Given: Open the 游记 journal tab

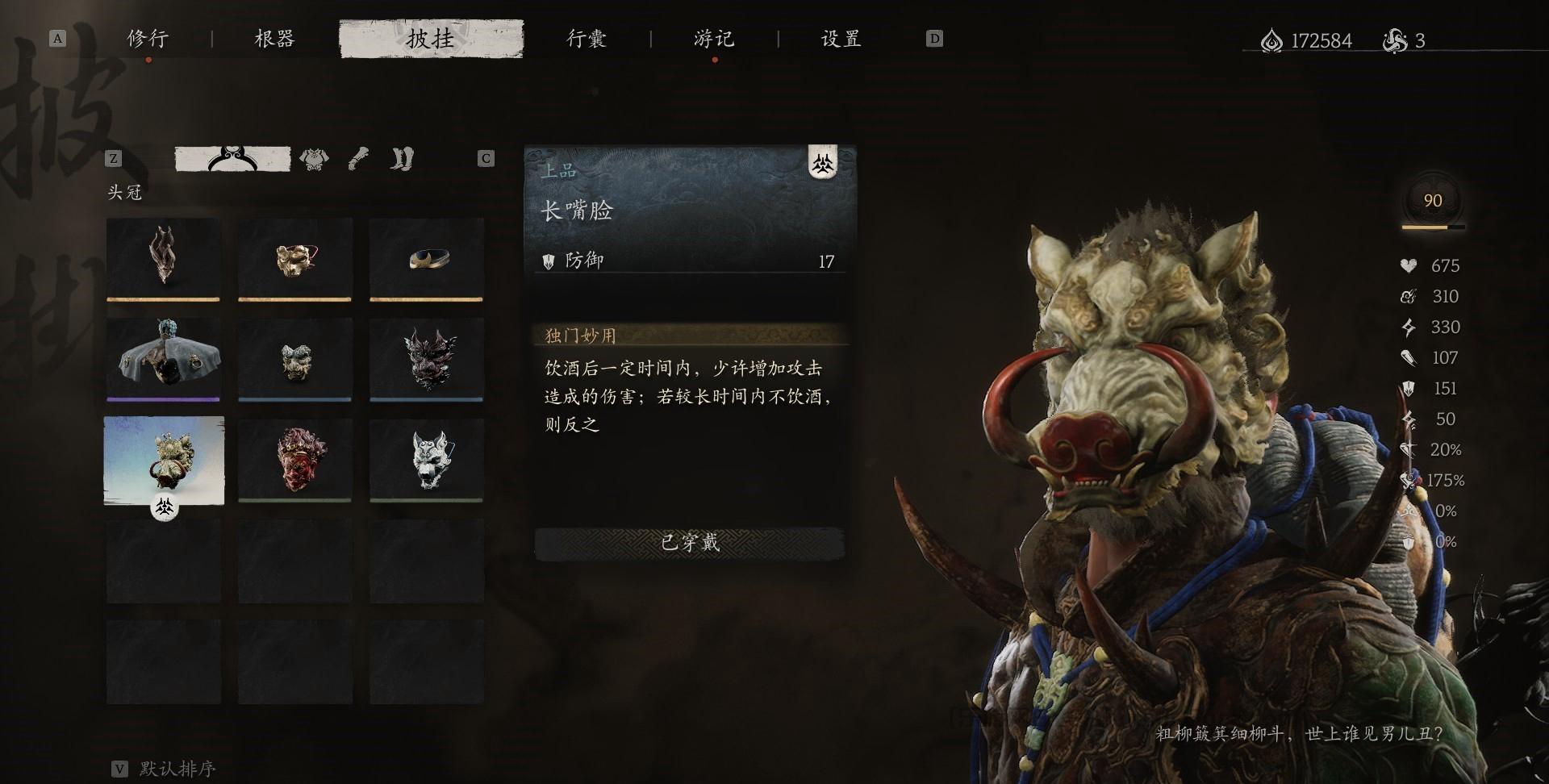Looking at the screenshot, I should pos(714,39).
